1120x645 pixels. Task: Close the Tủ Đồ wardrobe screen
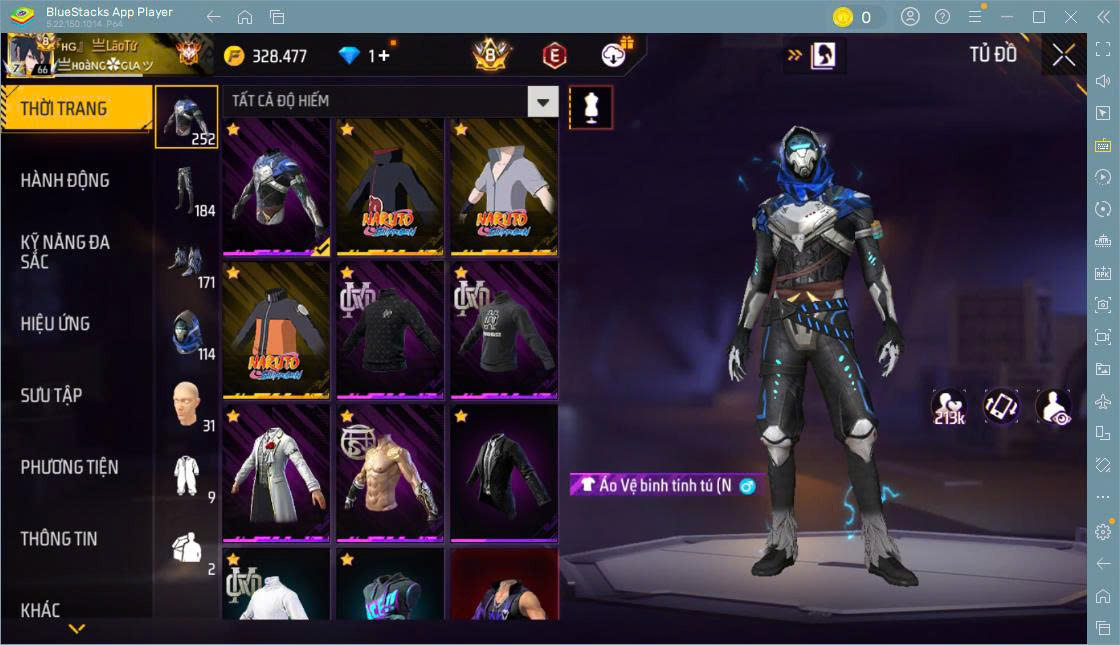pos(1063,56)
